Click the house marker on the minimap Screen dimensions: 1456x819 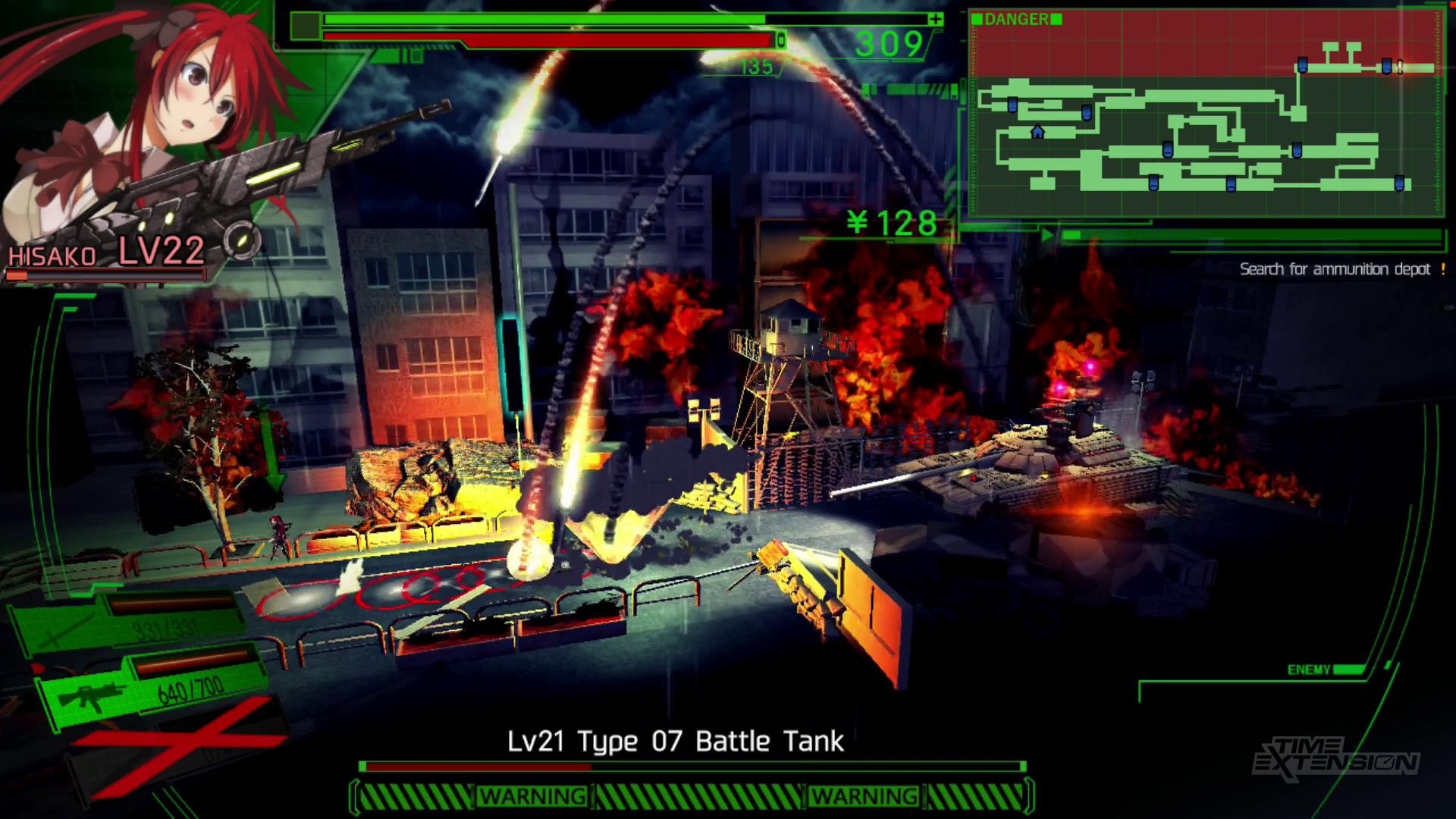(x=1037, y=133)
